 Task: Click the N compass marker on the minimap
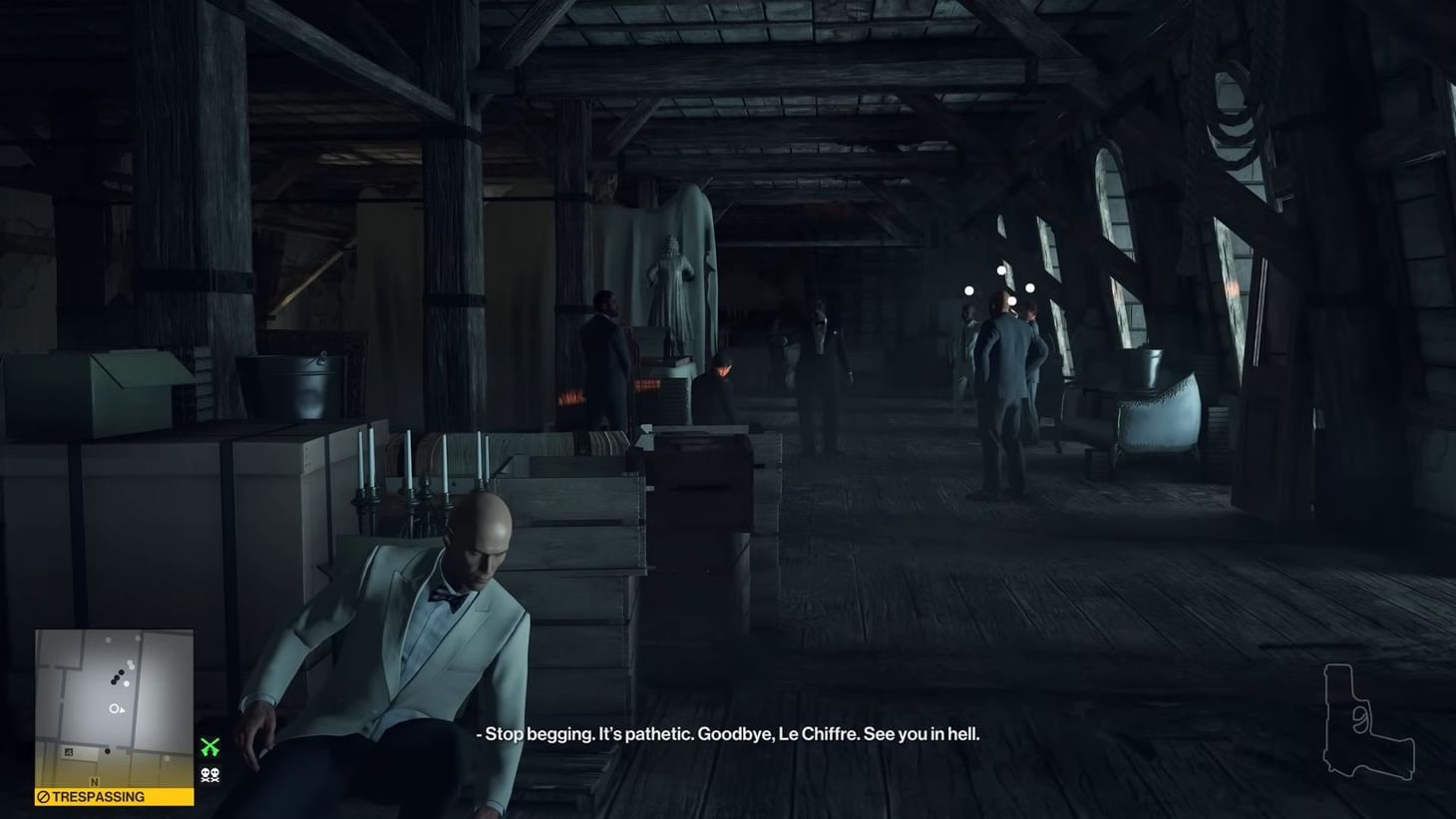(x=95, y=782)
